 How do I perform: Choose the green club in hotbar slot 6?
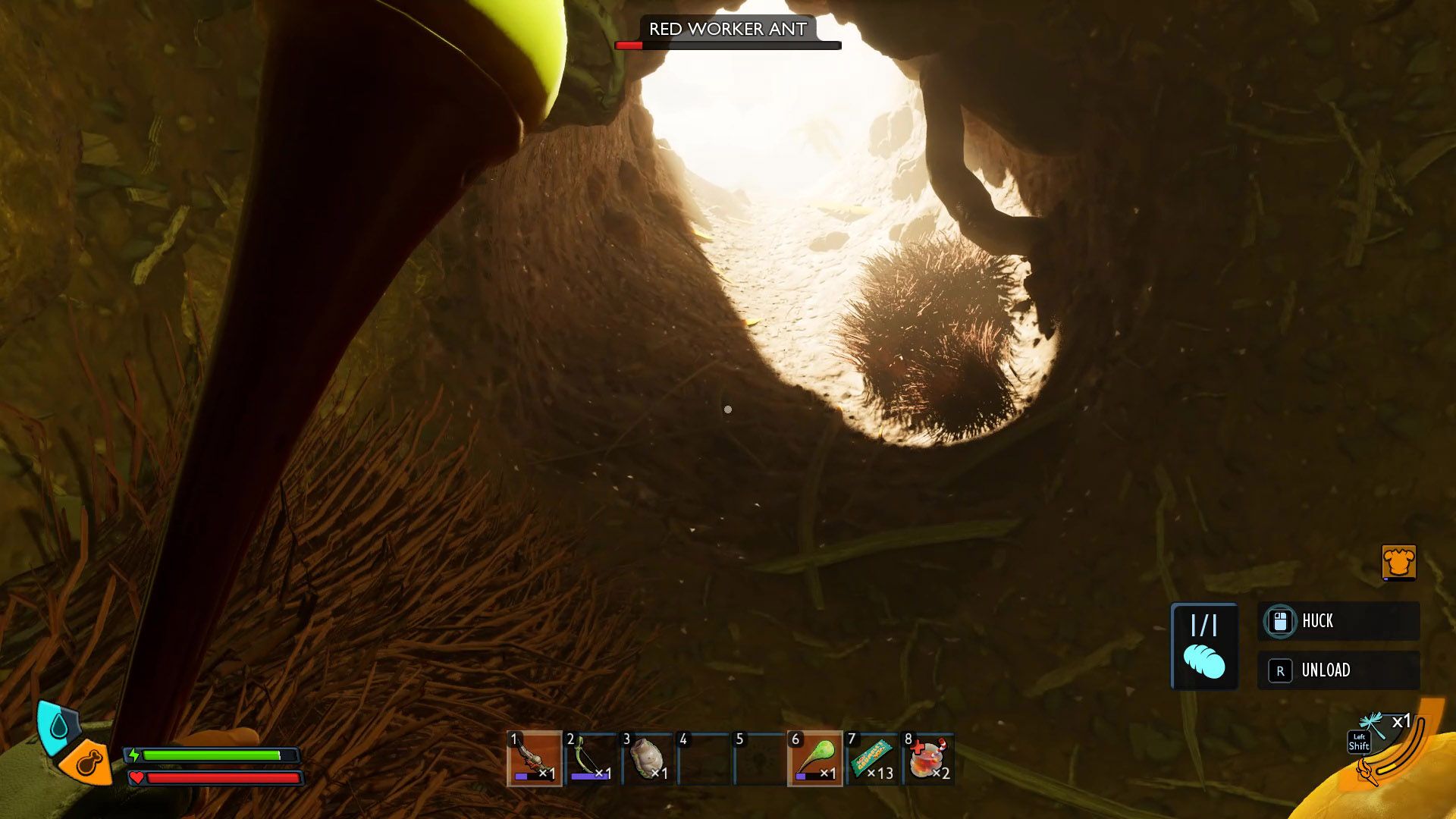pyautogui.click(x=815, y=758)
